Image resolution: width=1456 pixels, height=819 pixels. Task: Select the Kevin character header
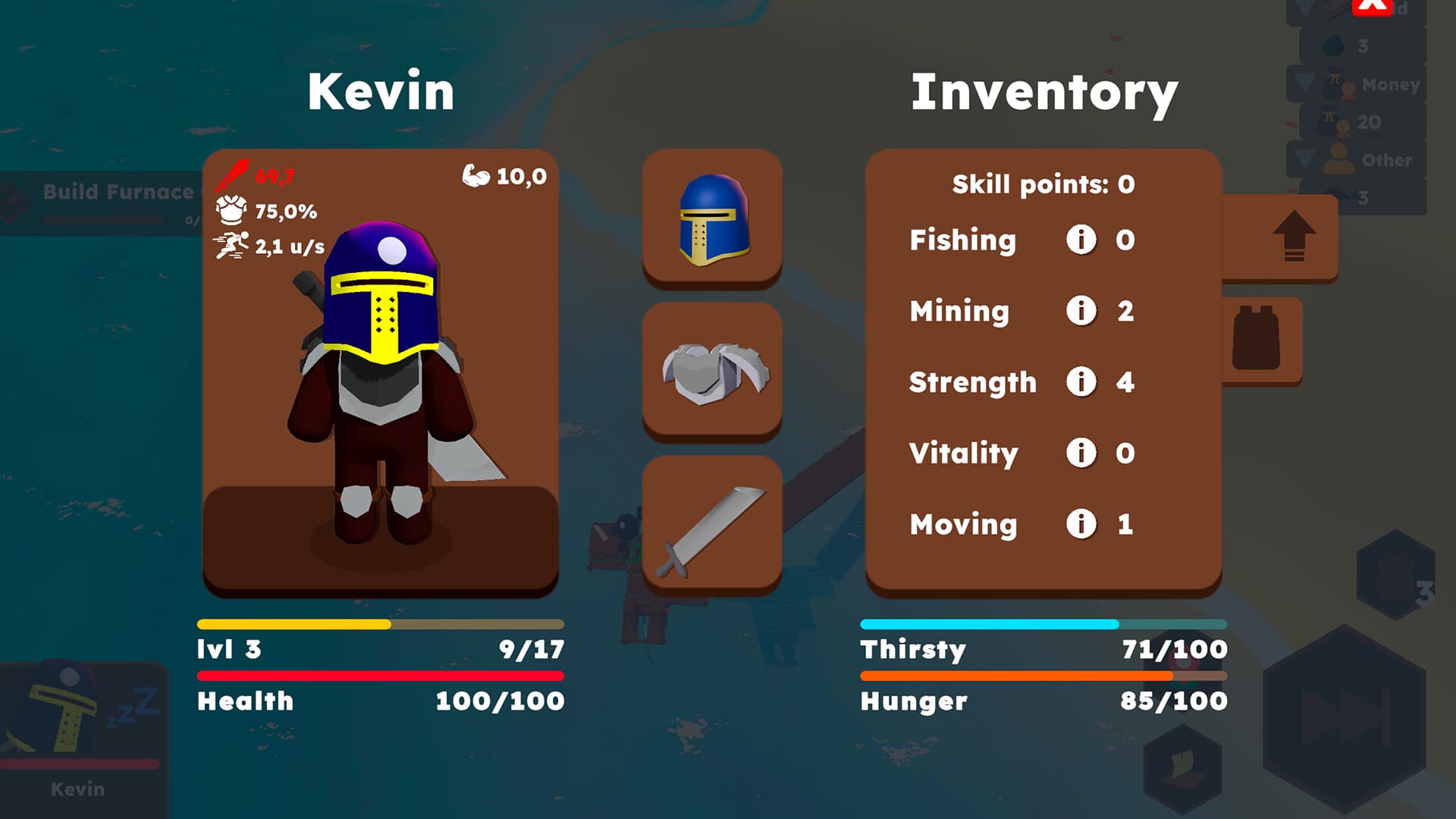(x=381, y=93)
